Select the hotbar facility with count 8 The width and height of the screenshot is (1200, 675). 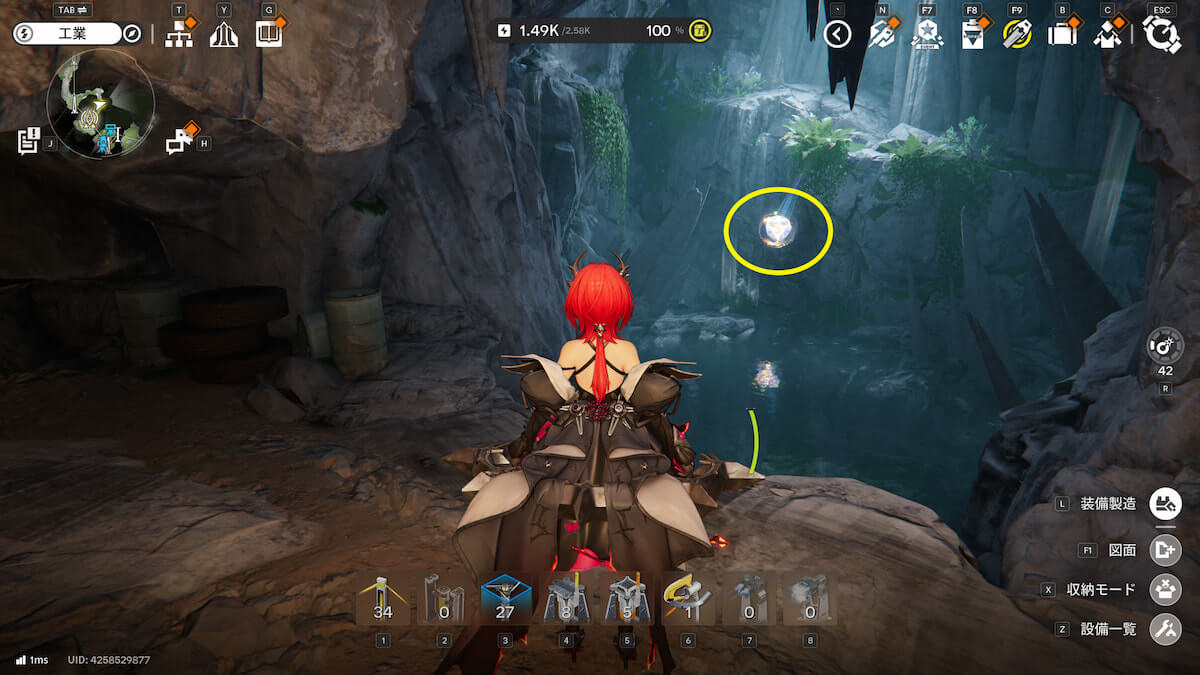click(x=566, y=599)
